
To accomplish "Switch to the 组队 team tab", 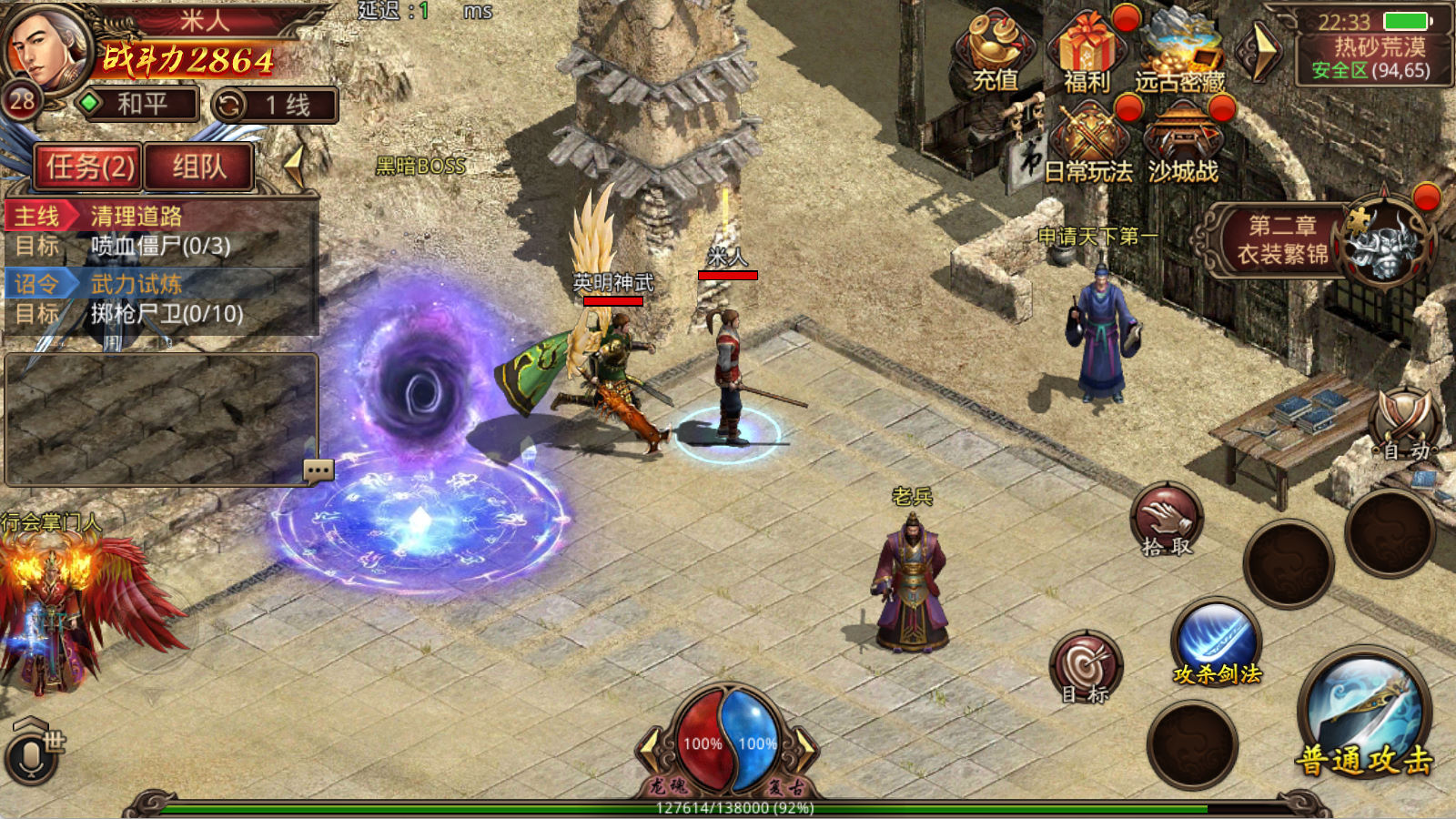I will pyautogui.click(x=198, y=167).
